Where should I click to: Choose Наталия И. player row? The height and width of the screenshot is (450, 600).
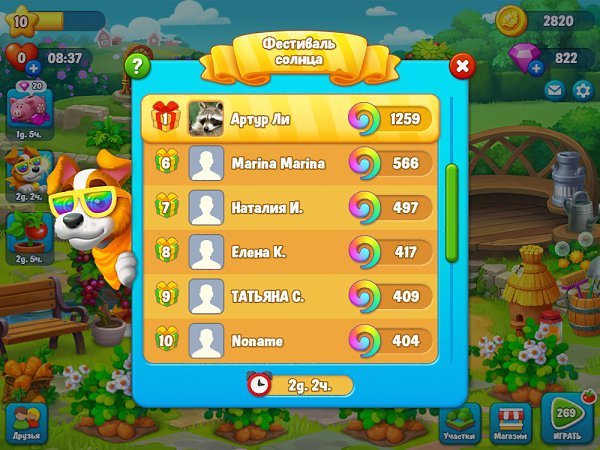(290, 207)
